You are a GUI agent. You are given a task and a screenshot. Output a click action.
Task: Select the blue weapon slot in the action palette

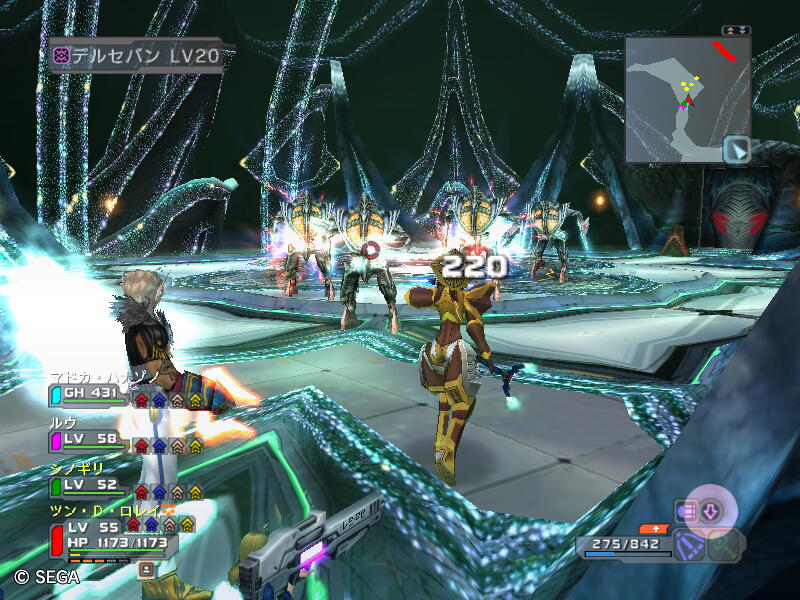[688, 545]
